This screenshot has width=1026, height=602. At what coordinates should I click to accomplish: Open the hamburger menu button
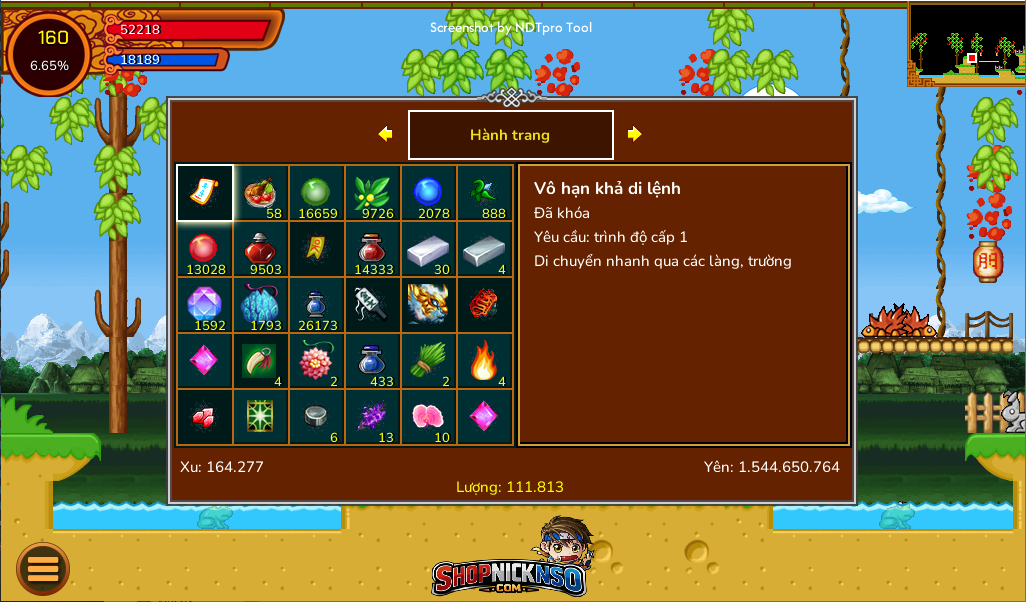click(x=43, y=569)
